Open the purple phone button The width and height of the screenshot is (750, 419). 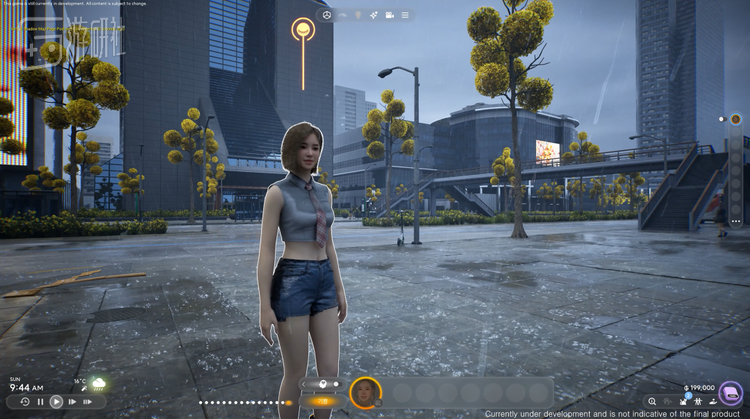(731, 393)
